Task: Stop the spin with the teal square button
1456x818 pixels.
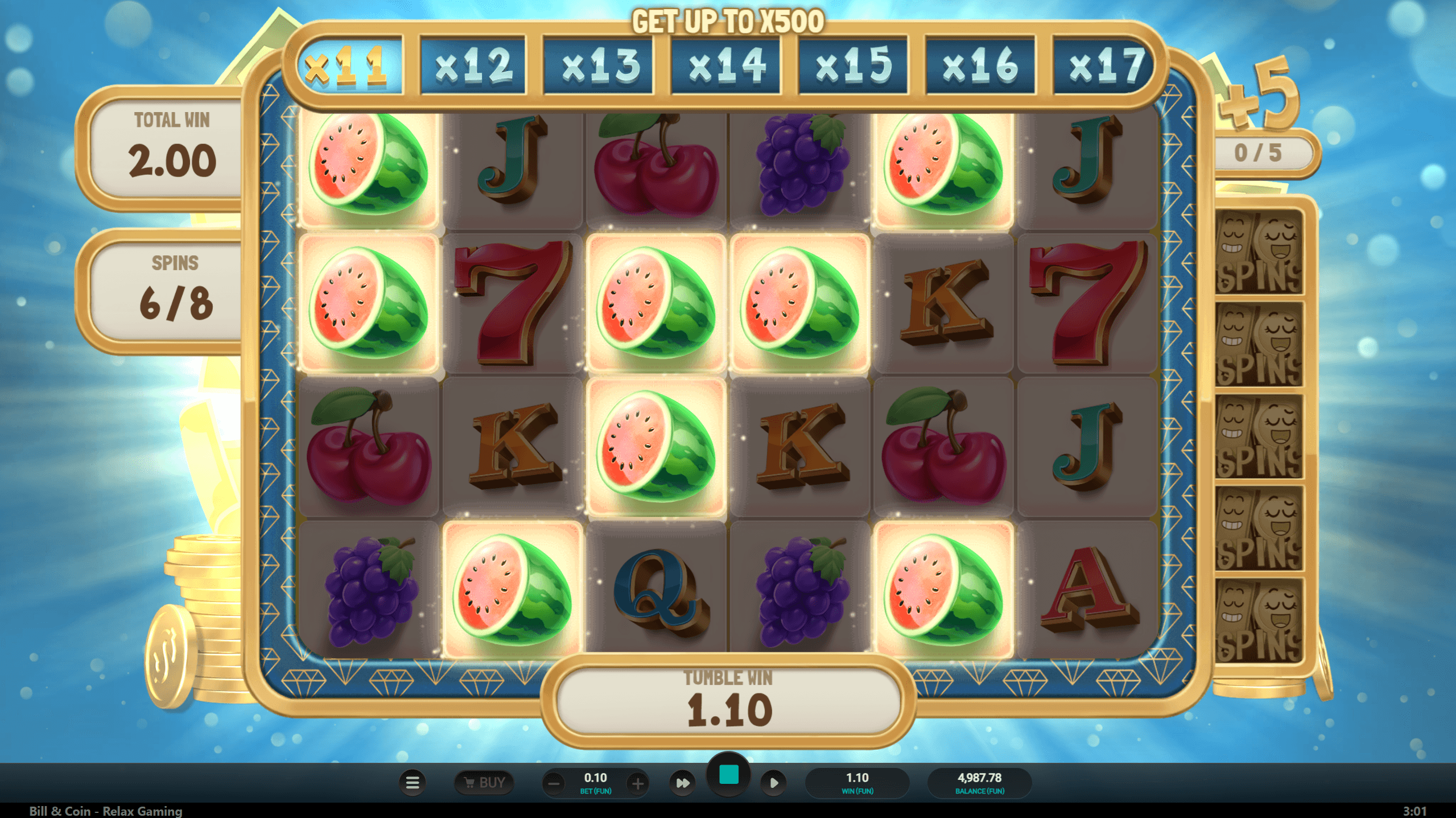Action: 729,775
